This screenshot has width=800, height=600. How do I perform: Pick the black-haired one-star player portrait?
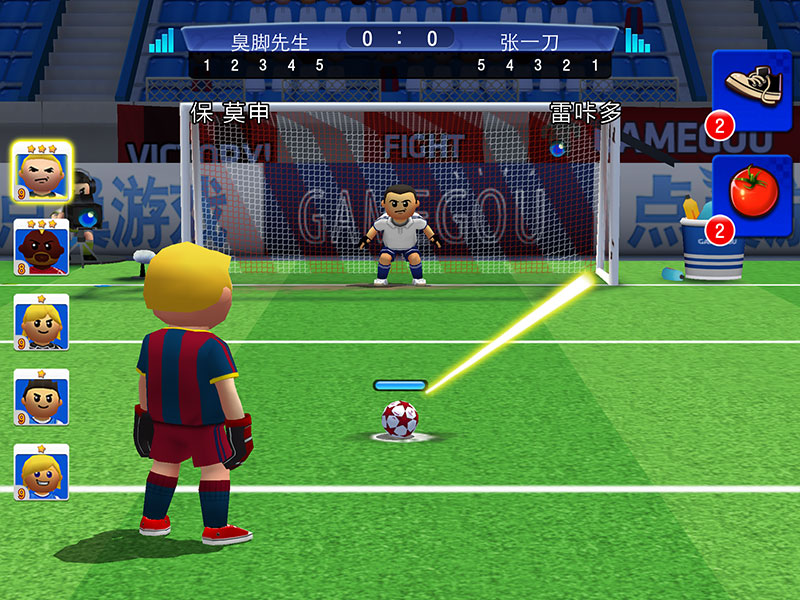[41, 397]
